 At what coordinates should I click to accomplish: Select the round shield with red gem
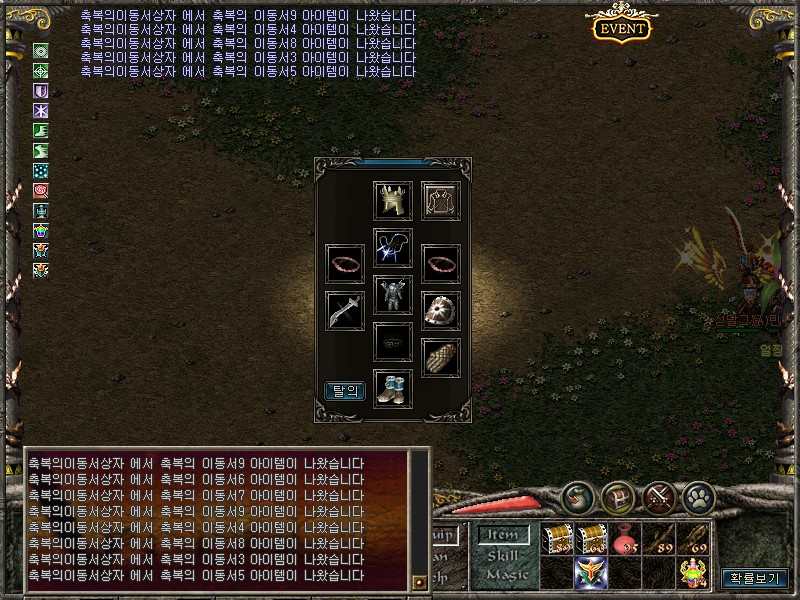point(440,311)
